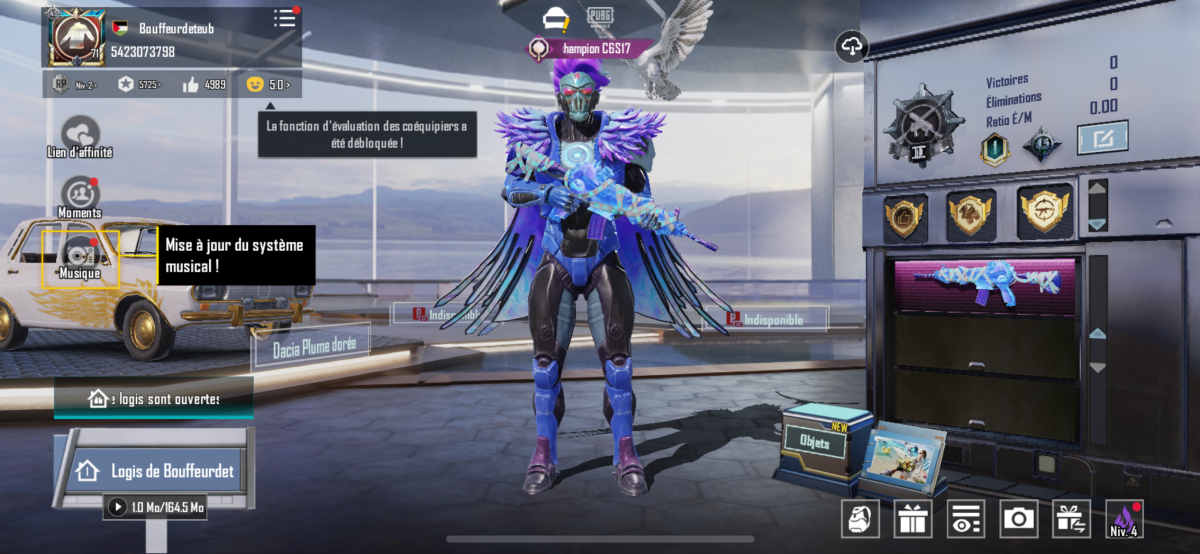This screenshot has height=554, width=1200.
Task: Open the purple flame Niv. 4 icon
Action: 1124,518
